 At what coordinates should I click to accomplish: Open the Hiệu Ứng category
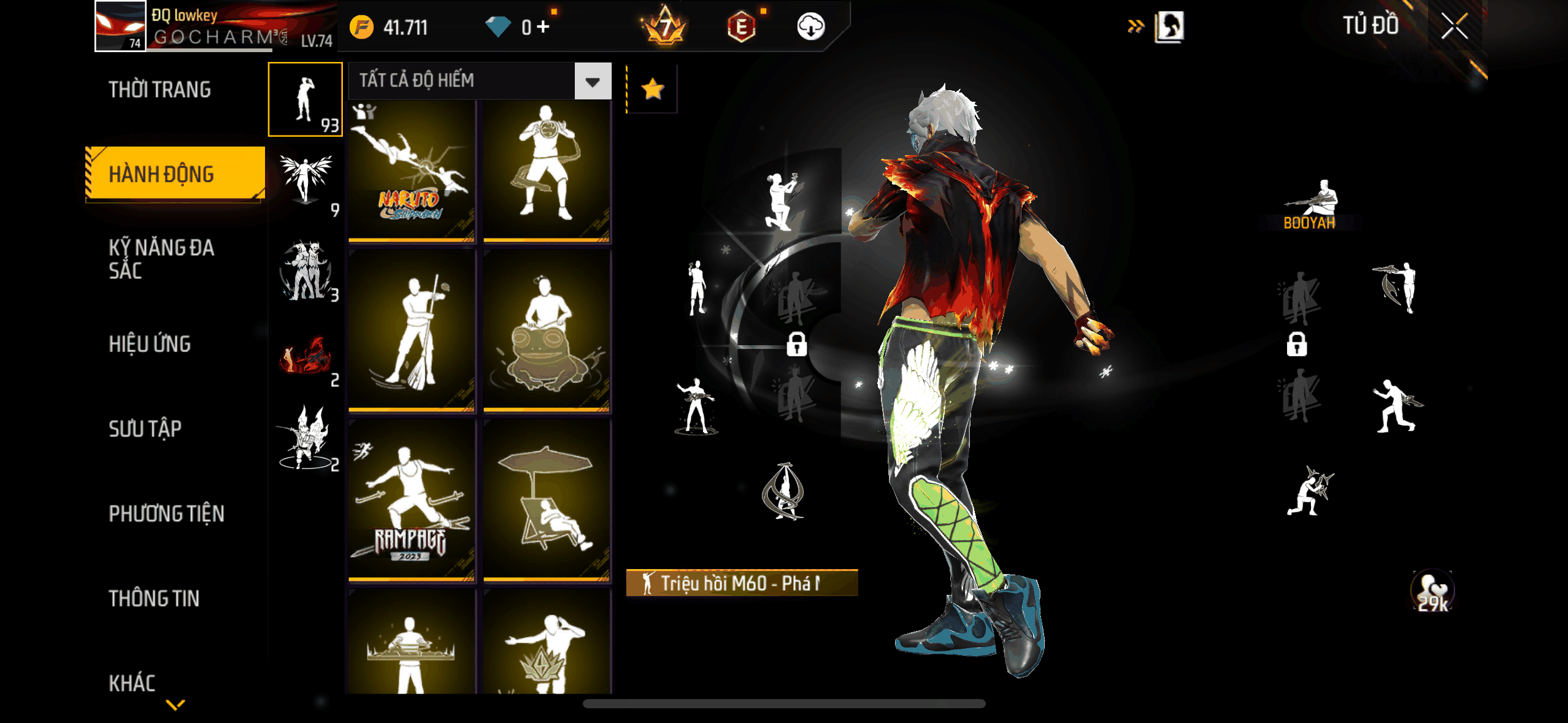(150, 344)
